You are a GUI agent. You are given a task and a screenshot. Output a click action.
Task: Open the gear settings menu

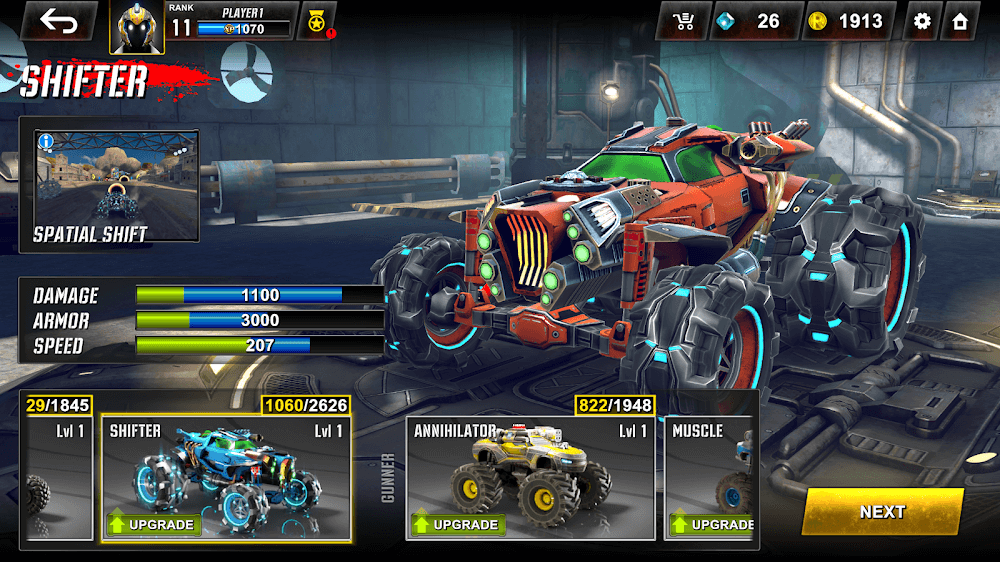click(922, 21)
